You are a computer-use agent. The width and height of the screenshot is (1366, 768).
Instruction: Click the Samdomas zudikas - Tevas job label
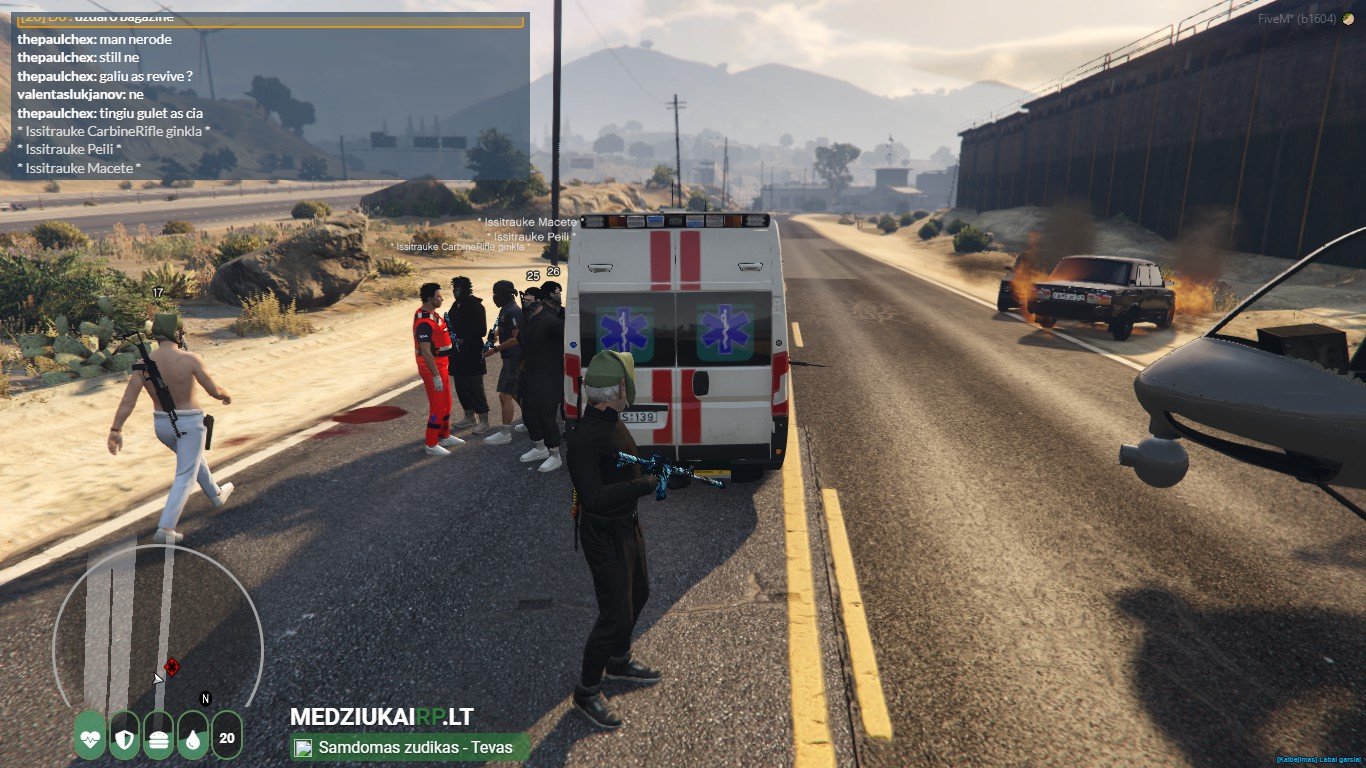410,747
